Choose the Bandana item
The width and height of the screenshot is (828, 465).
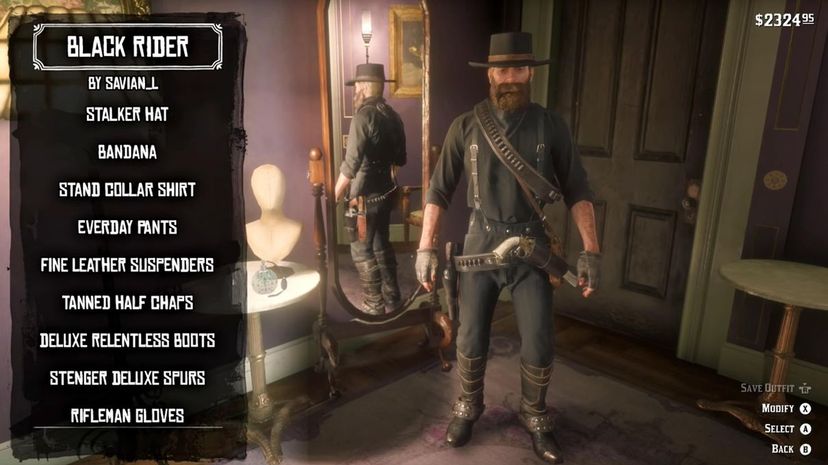tap(127, 153)
